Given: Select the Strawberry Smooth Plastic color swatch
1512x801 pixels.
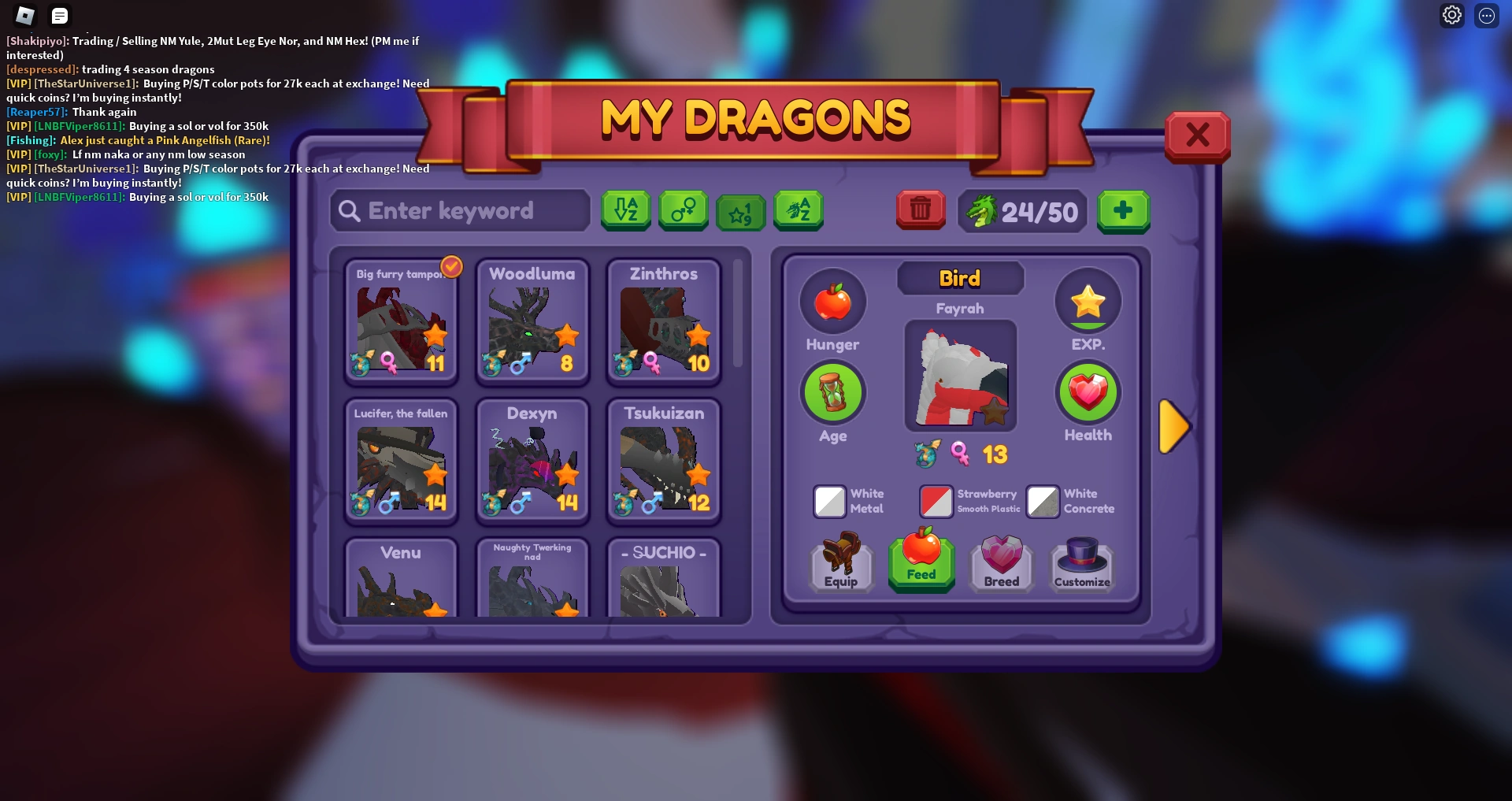Looking at the screenshot, I should [x=936, y=502].
